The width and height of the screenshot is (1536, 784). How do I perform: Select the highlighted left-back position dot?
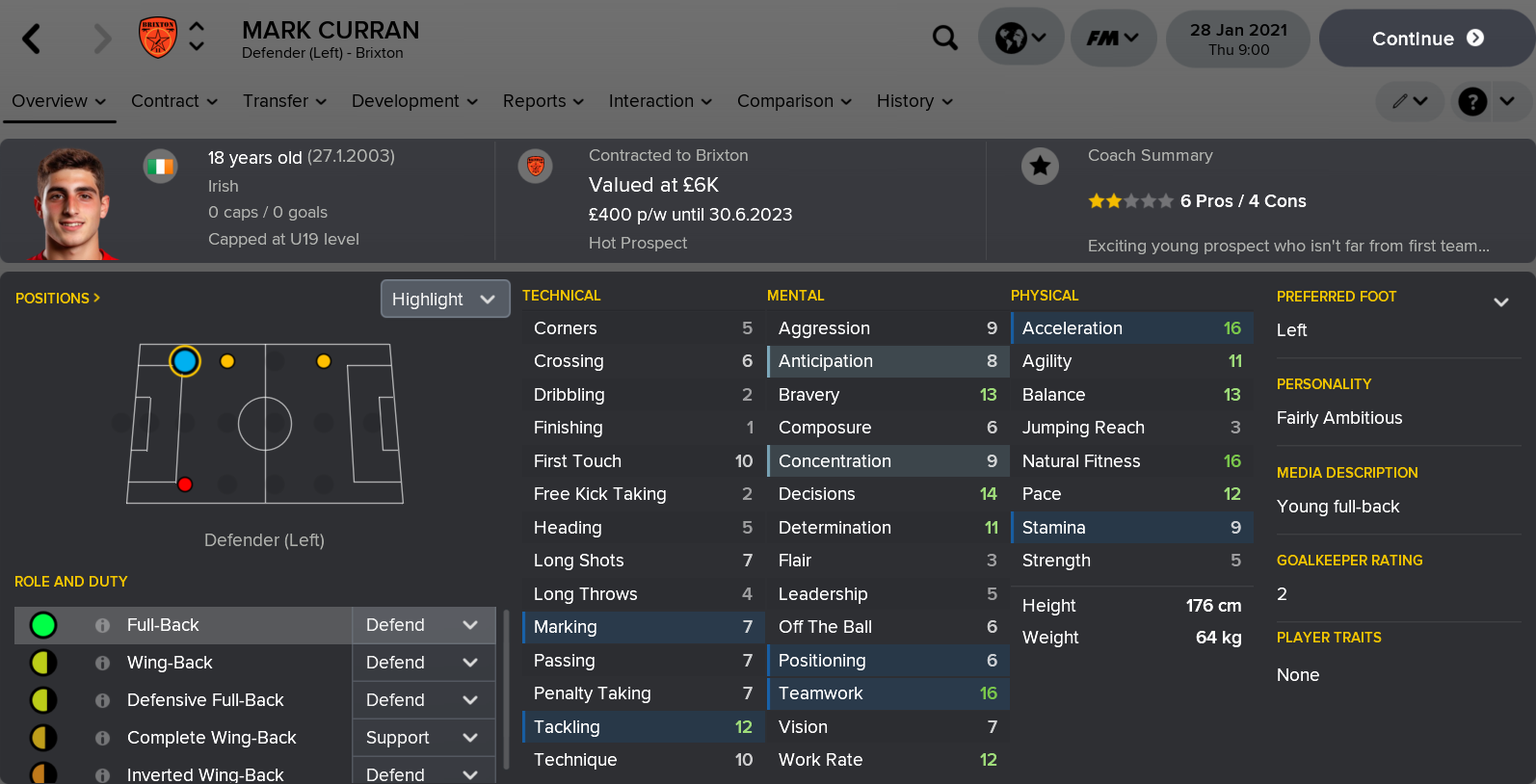click(184, 361)
